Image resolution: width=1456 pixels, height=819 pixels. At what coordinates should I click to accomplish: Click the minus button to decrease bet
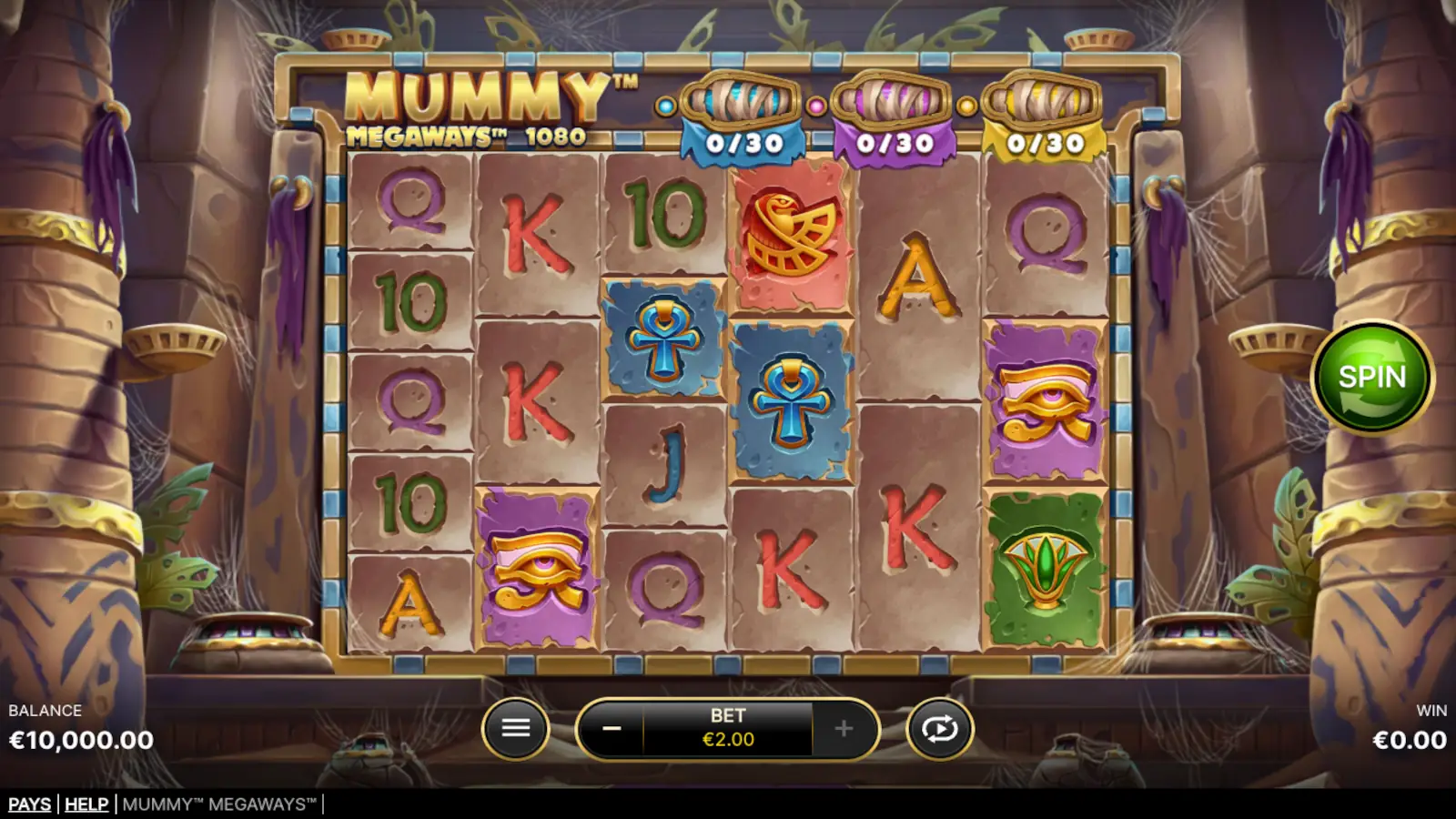[x=612, y=728]
